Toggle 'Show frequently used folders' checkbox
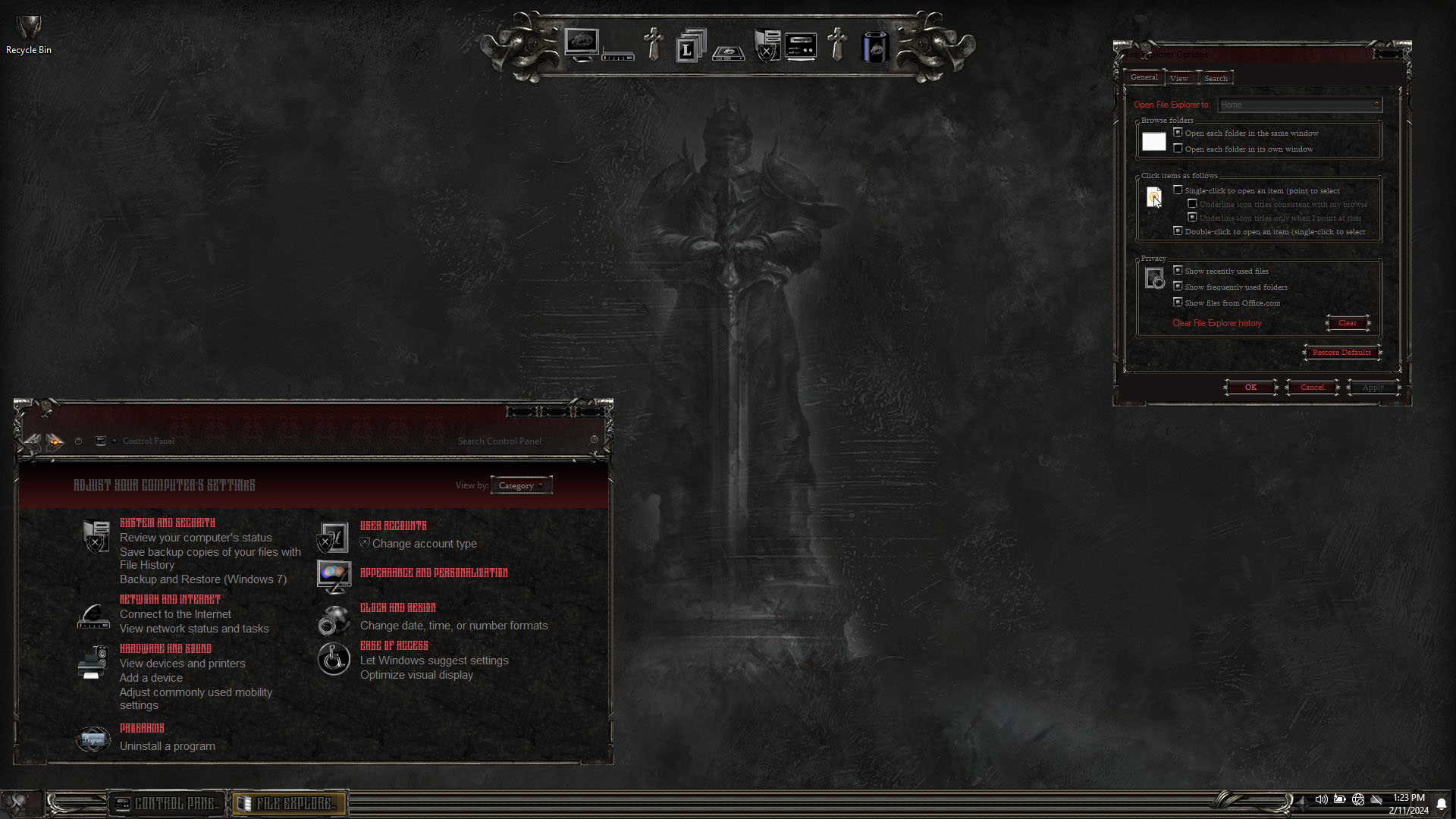1456x819 pixels. tap(1178, 287)
